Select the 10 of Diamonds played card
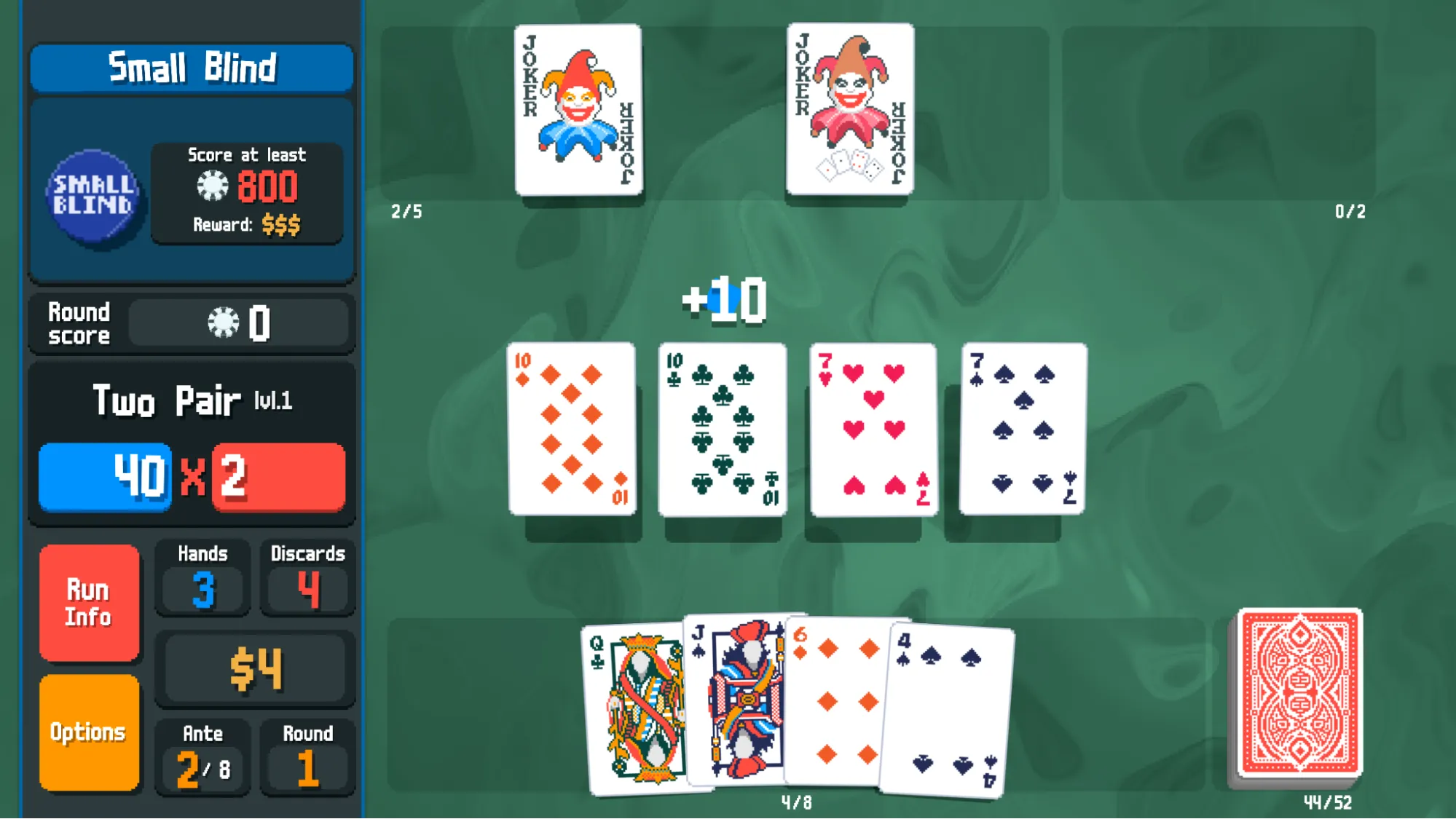This screenshot has height=819, width=1456. tap(570, 427)
